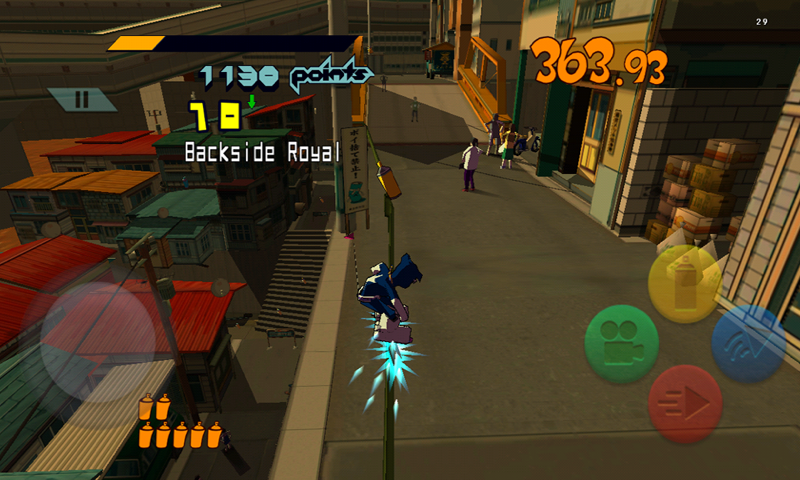Activate the red dash arrow button
This screenshot has width=800, height=480.
click(685, 403)
